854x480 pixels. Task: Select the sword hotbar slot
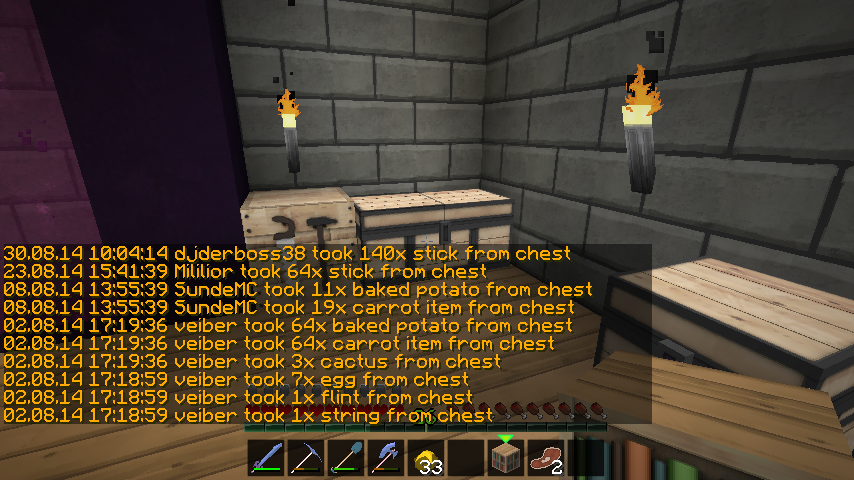pos(265,459)
